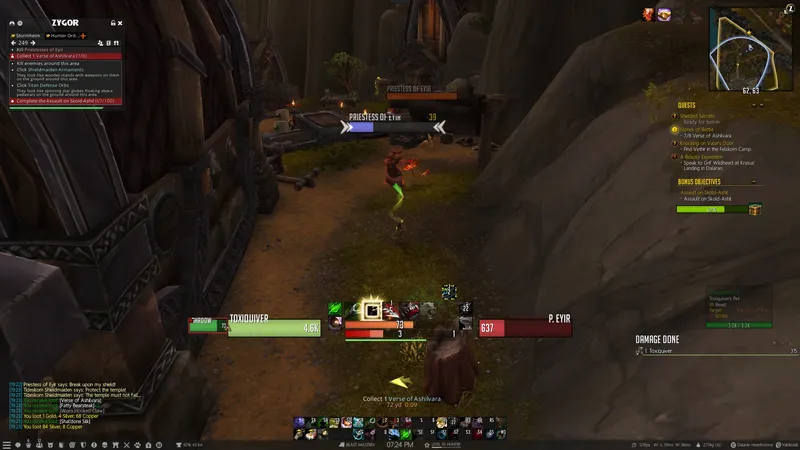Go to the previous Zygor guide step

pos(14,43)
